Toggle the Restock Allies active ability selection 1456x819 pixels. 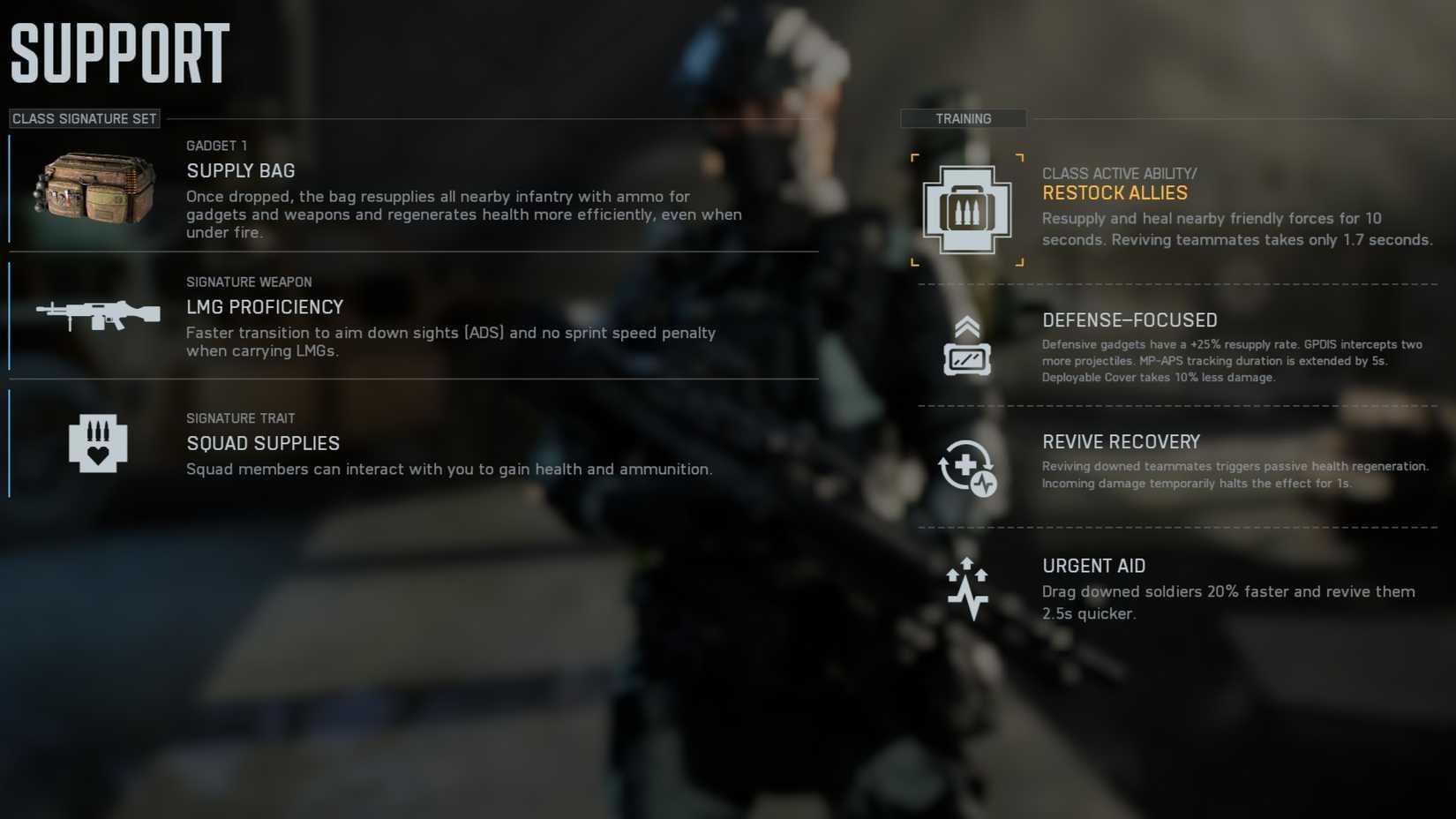(x=965, y=209)
